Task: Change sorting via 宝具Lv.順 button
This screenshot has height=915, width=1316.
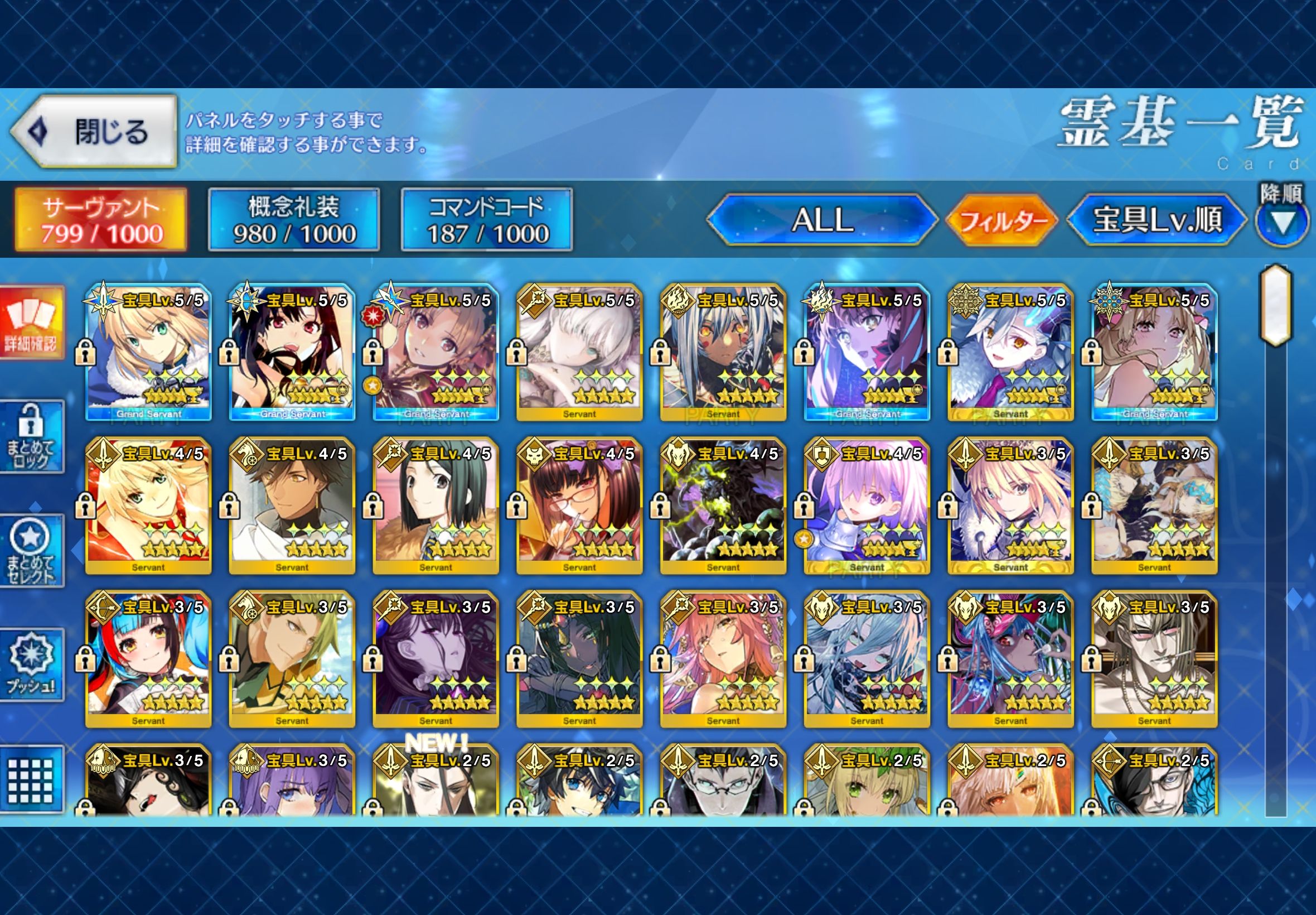Action: click(1157, 220)
